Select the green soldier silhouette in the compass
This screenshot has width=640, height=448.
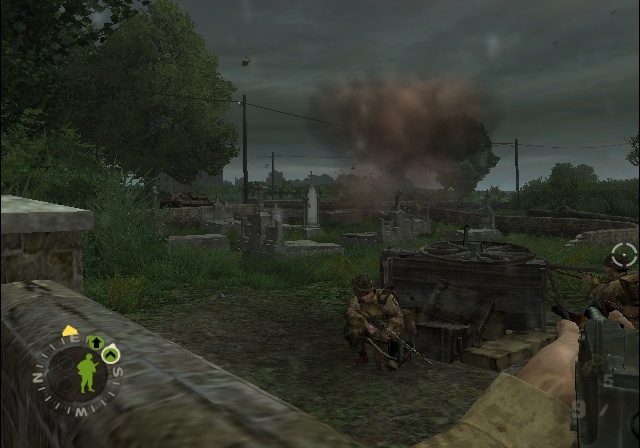pos(86,374)
